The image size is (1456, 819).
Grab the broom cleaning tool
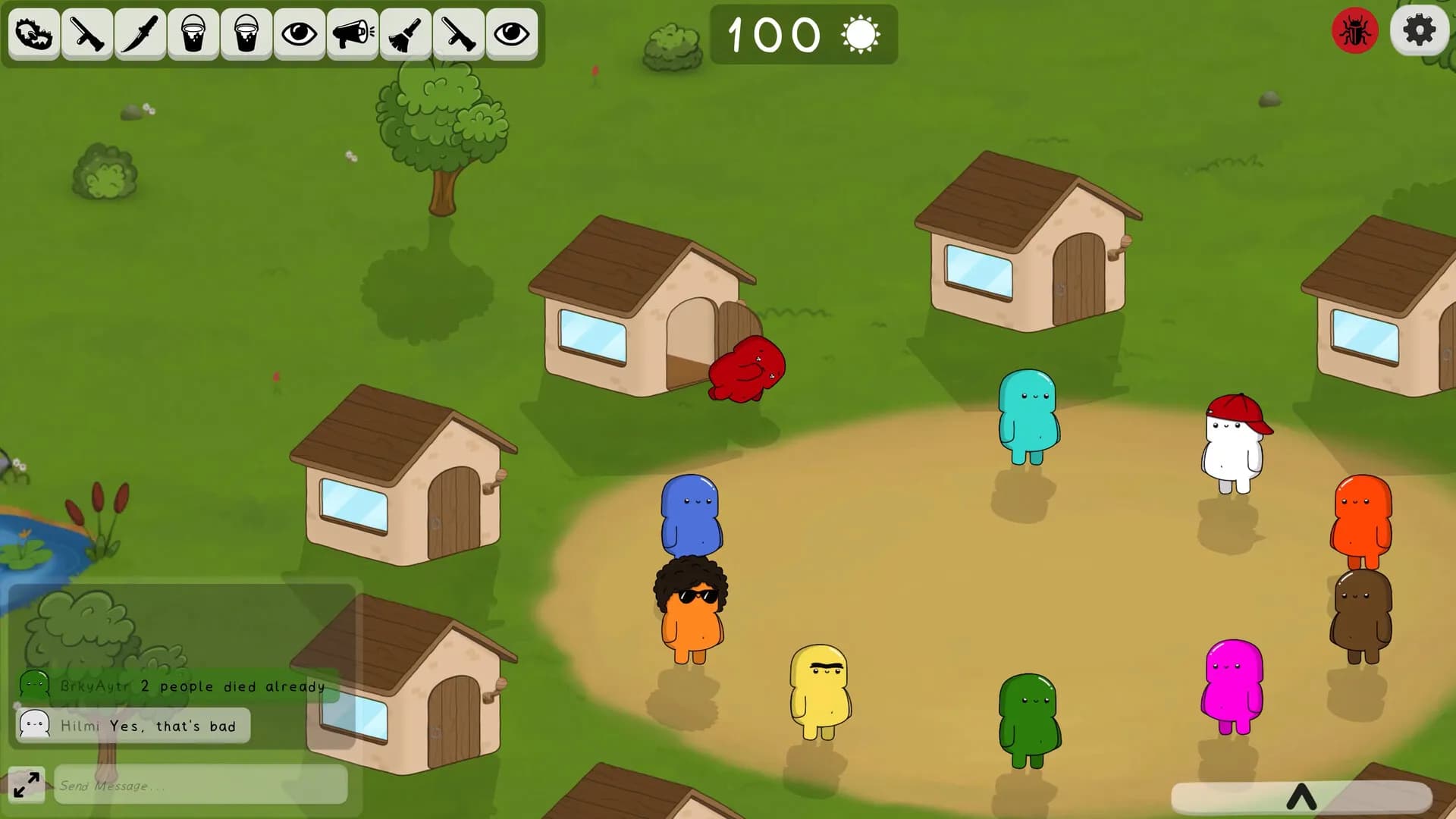point(404,34)
